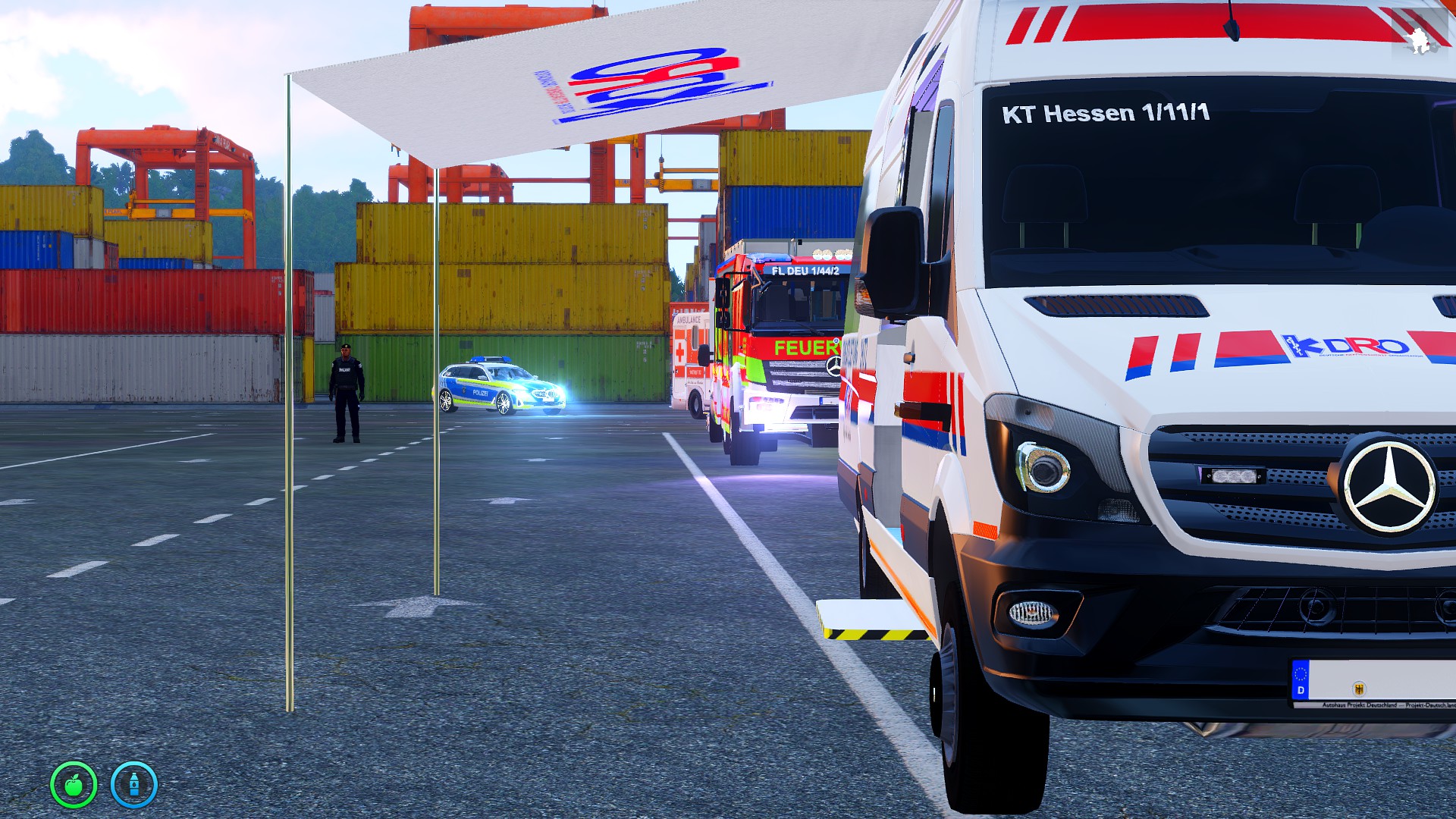
Task: Click the blue water bottle thirst icon
Action: pyautogui.click(x=134, y=784)
